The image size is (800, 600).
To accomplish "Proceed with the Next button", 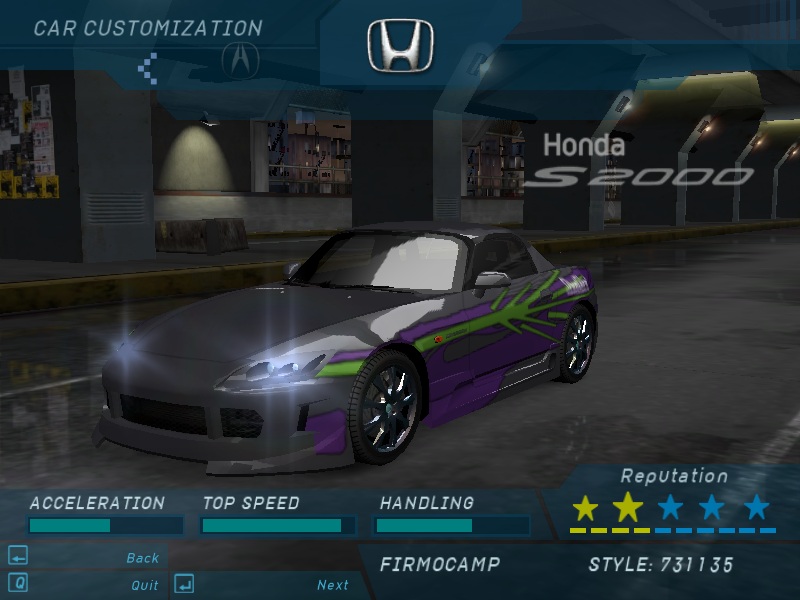I will point(332,585).
